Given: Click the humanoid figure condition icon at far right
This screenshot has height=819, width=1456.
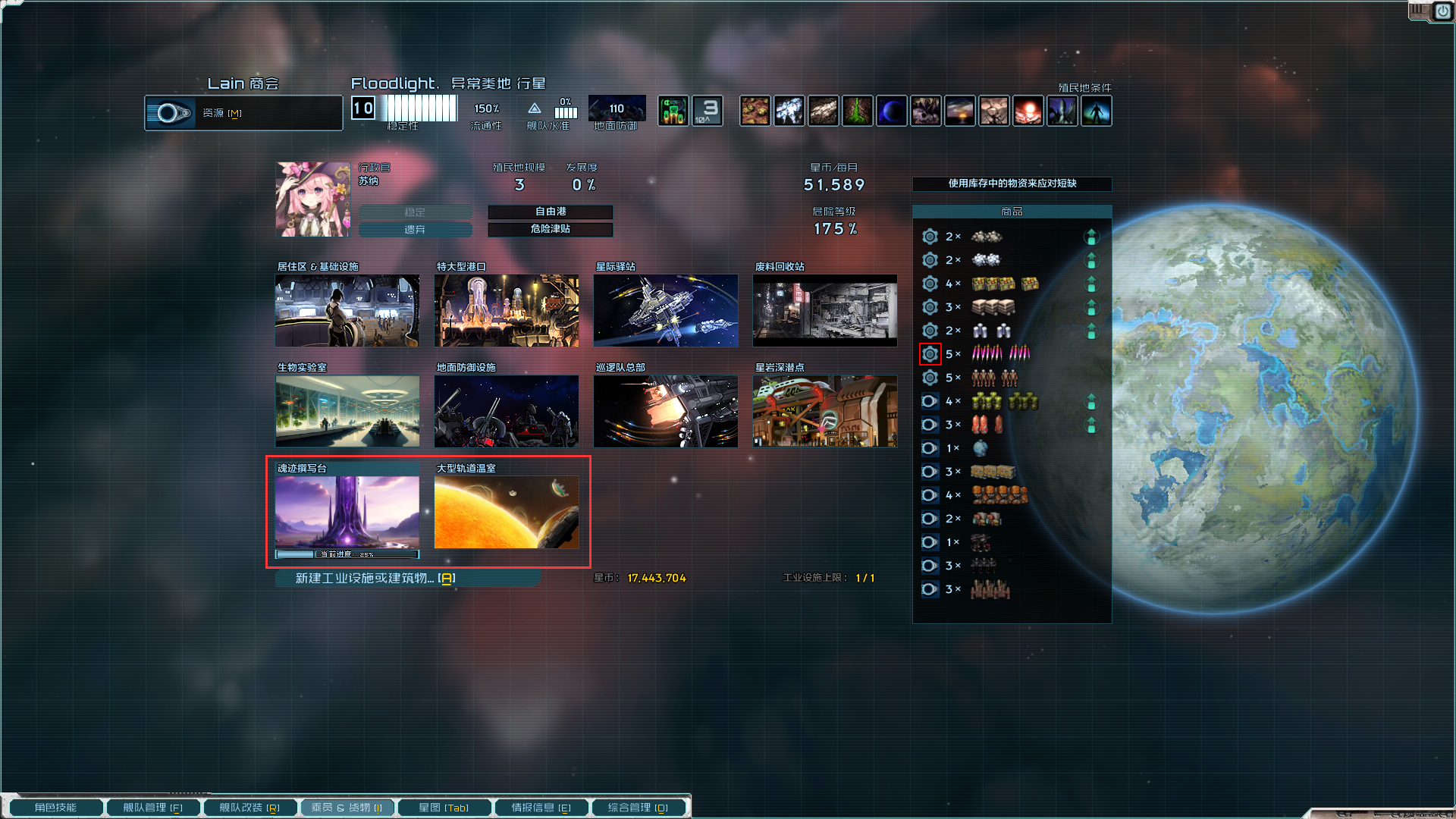Looking at the screenshot, I should point(1097,110).
